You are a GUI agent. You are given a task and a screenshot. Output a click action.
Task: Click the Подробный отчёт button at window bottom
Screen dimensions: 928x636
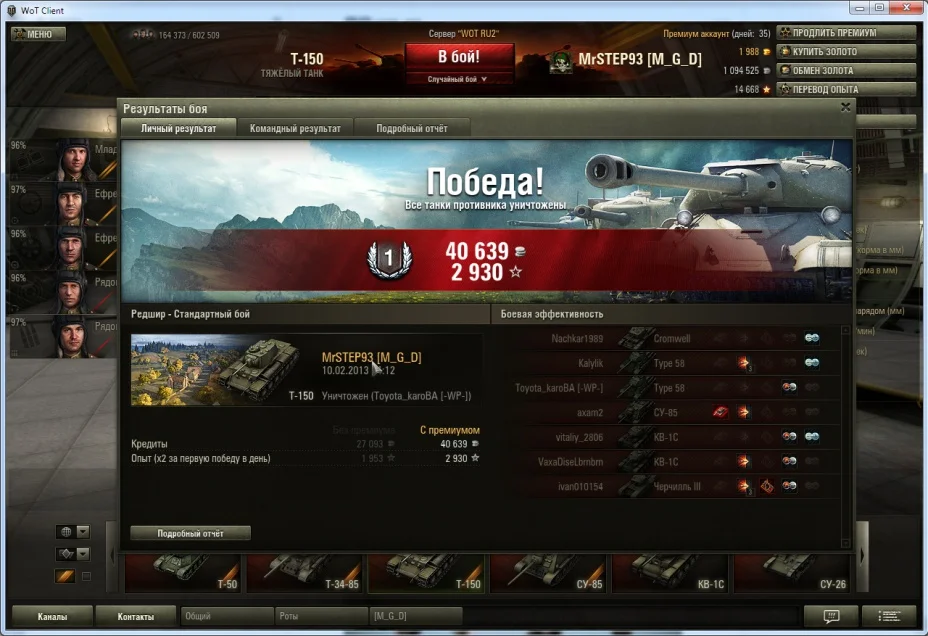(190, 533)
